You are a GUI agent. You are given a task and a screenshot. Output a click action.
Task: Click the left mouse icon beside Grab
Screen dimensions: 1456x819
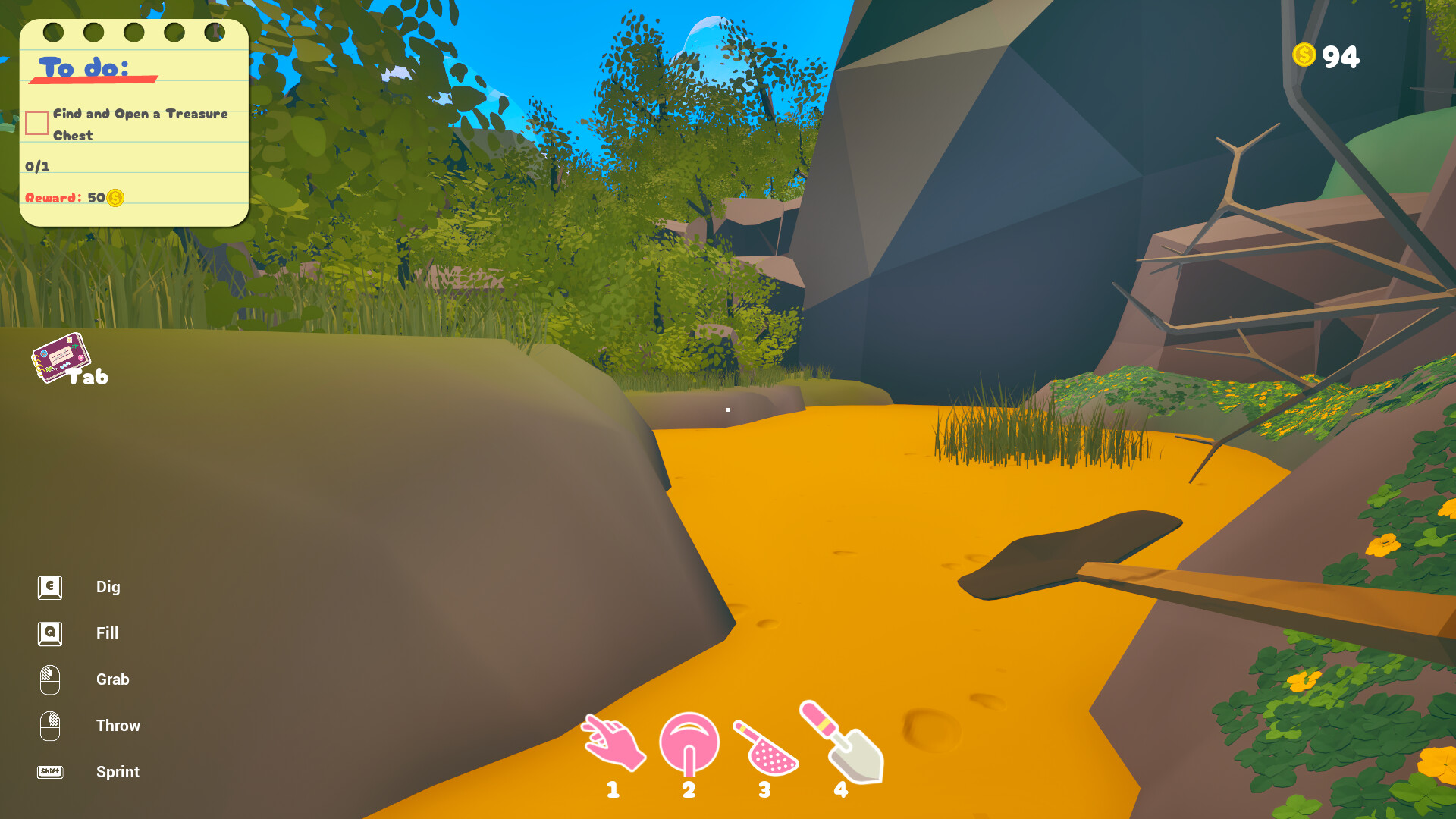coord(49,679)
